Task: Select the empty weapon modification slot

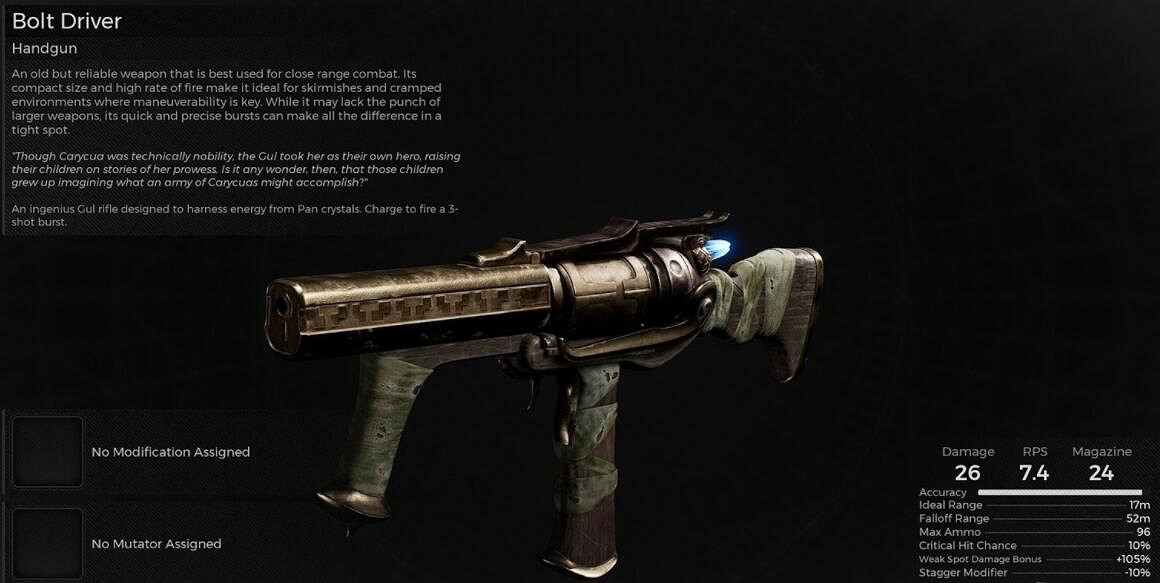Action: pyautogui.click(x=47, y=452)
